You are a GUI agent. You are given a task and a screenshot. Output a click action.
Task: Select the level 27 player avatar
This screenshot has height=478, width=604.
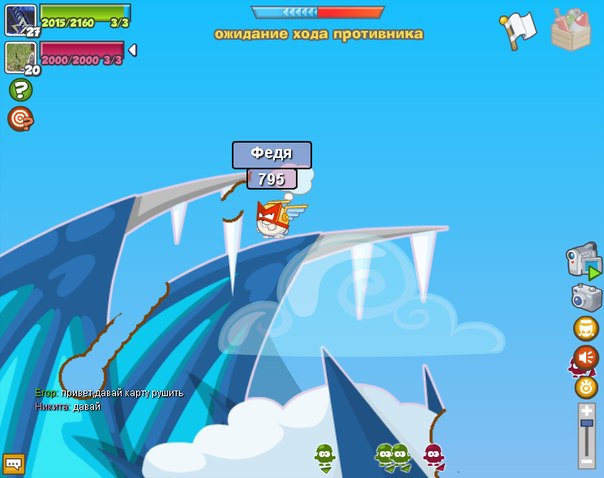[x=21, y=19]
